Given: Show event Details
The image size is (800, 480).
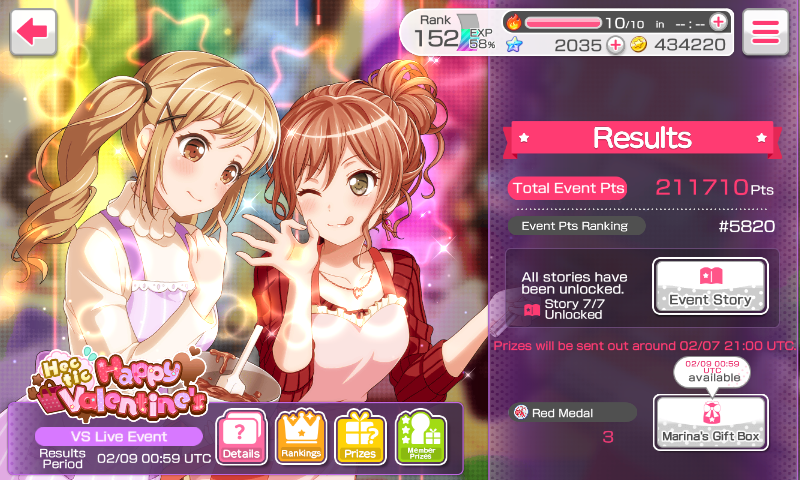Looking at the screenshot, I should pos(241,437).
